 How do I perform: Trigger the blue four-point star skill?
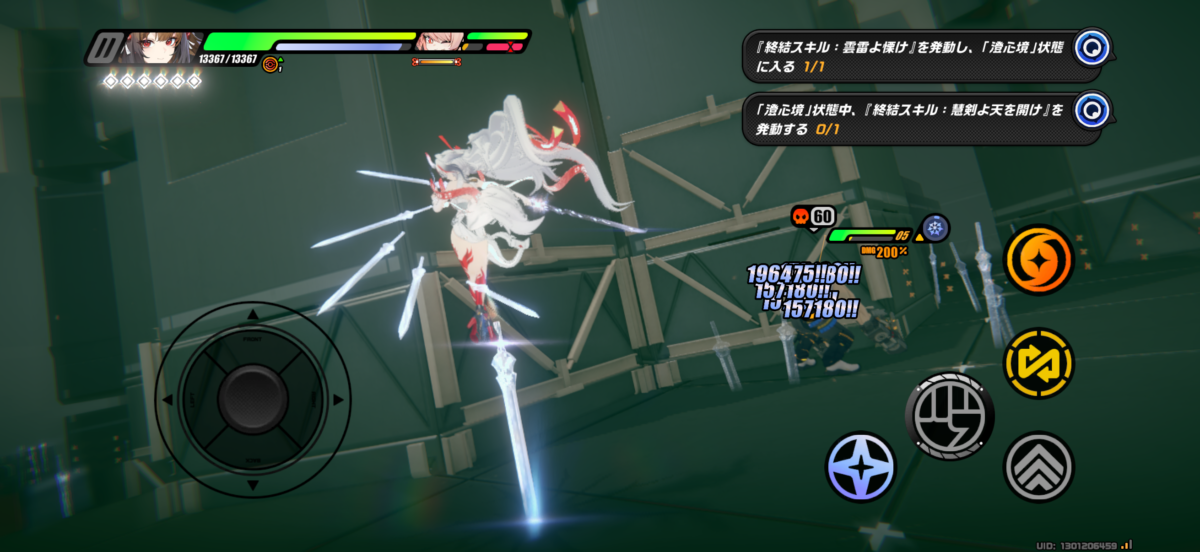click(x=861, y=467)
